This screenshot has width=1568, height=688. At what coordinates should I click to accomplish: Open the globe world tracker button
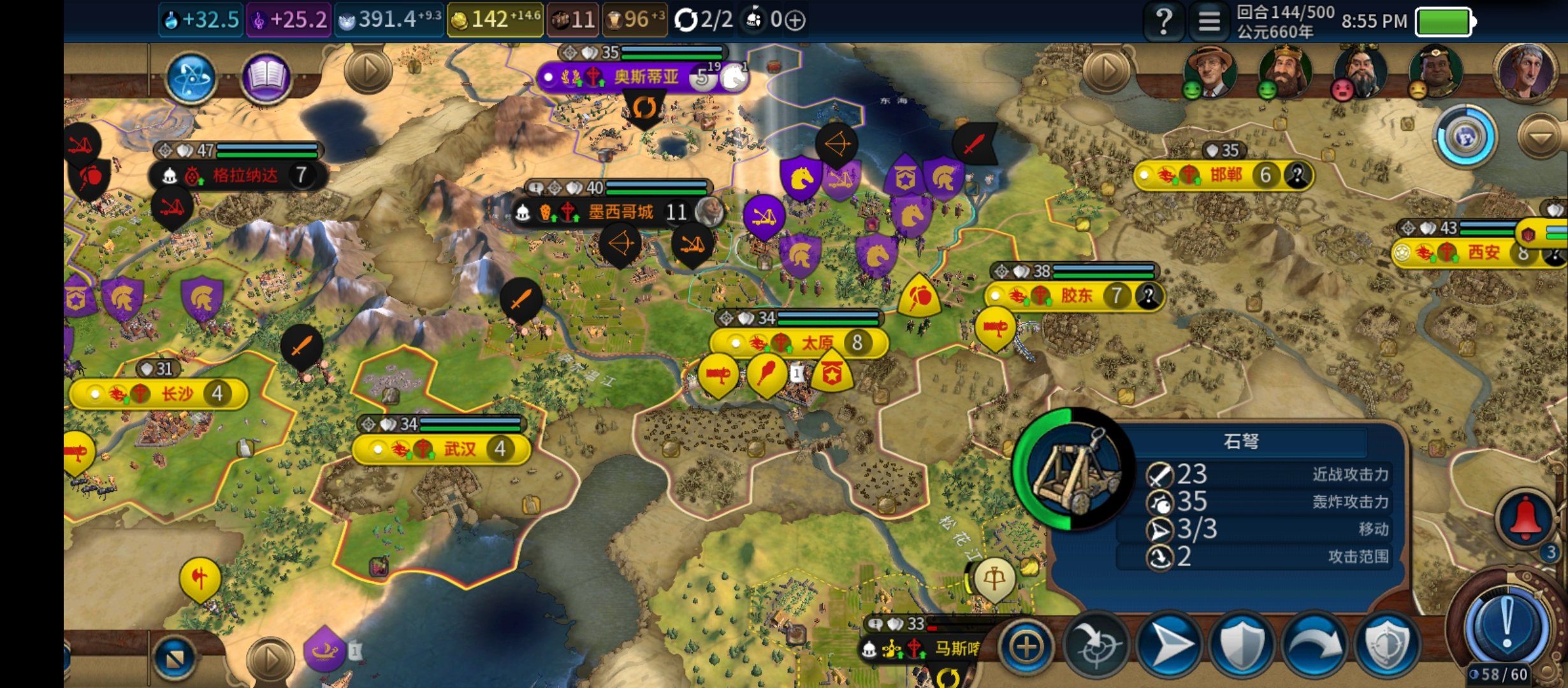coord(1465,136)
